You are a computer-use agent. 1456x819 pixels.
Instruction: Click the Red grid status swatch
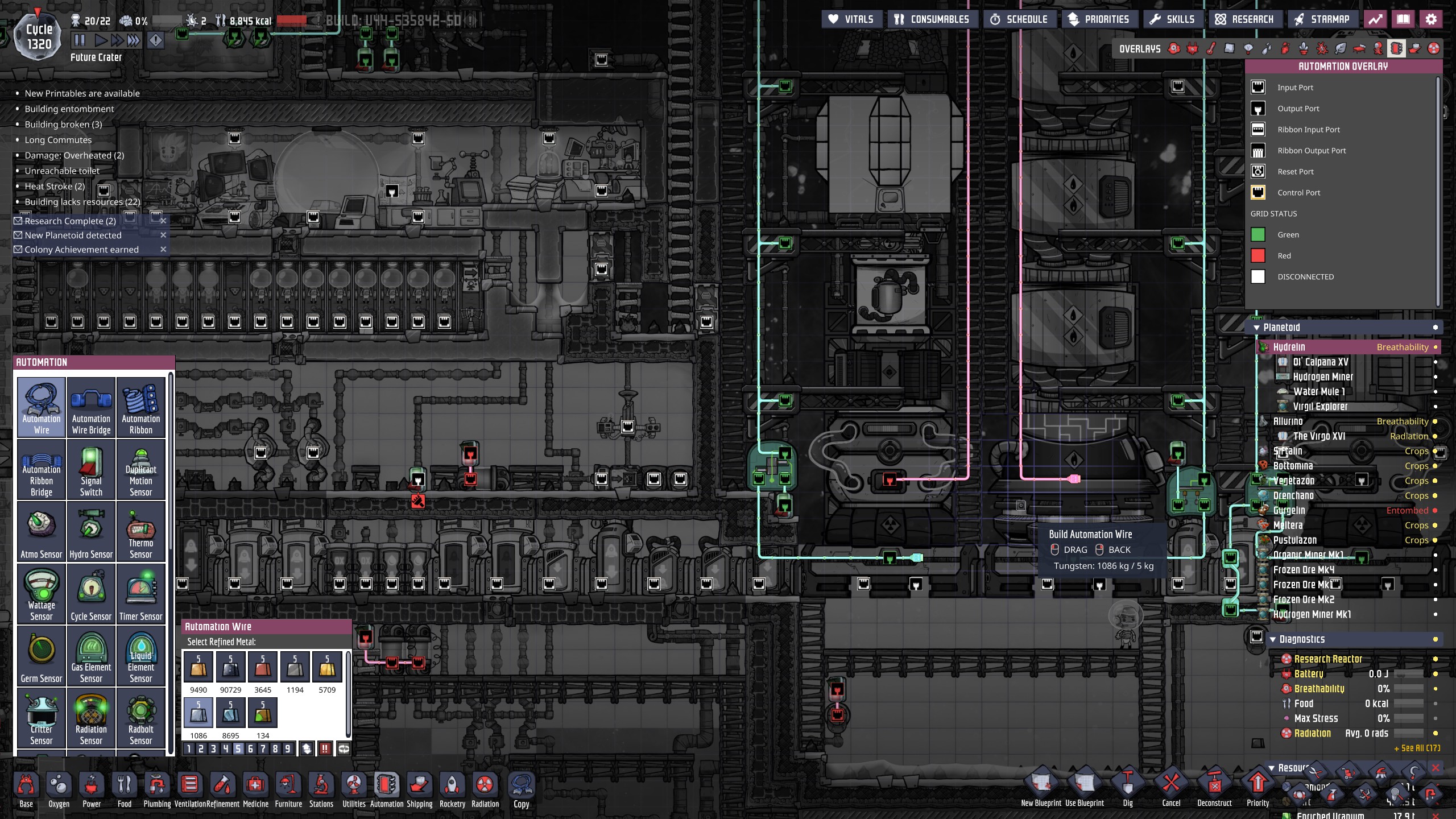(x=1258, y=255)
